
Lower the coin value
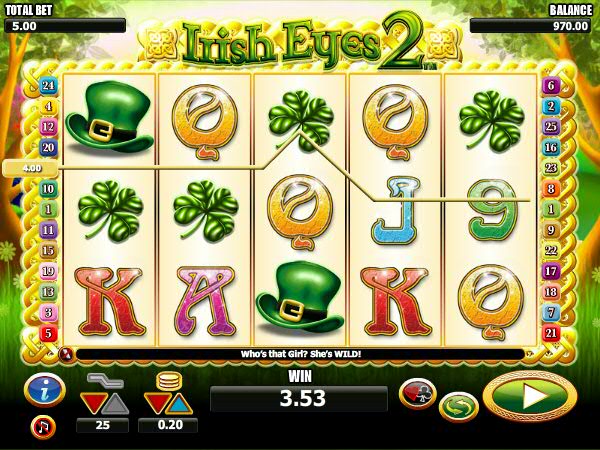click(155, 403)
